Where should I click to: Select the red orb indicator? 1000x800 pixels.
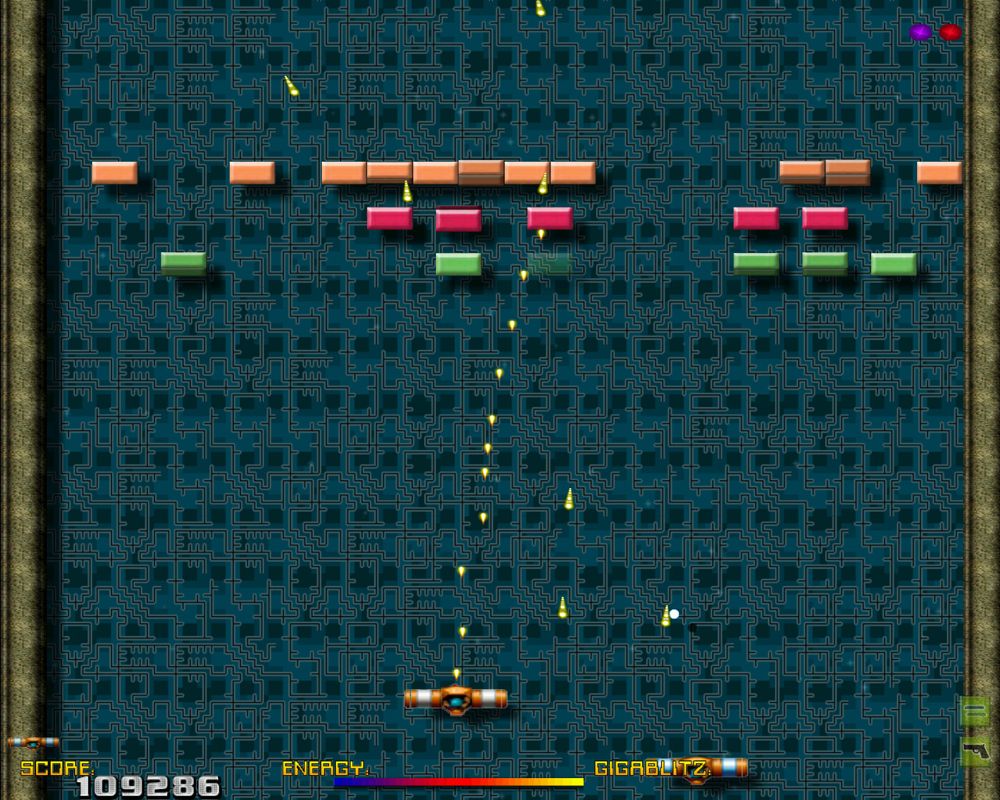pyautogui.click(x=950, y=32)
